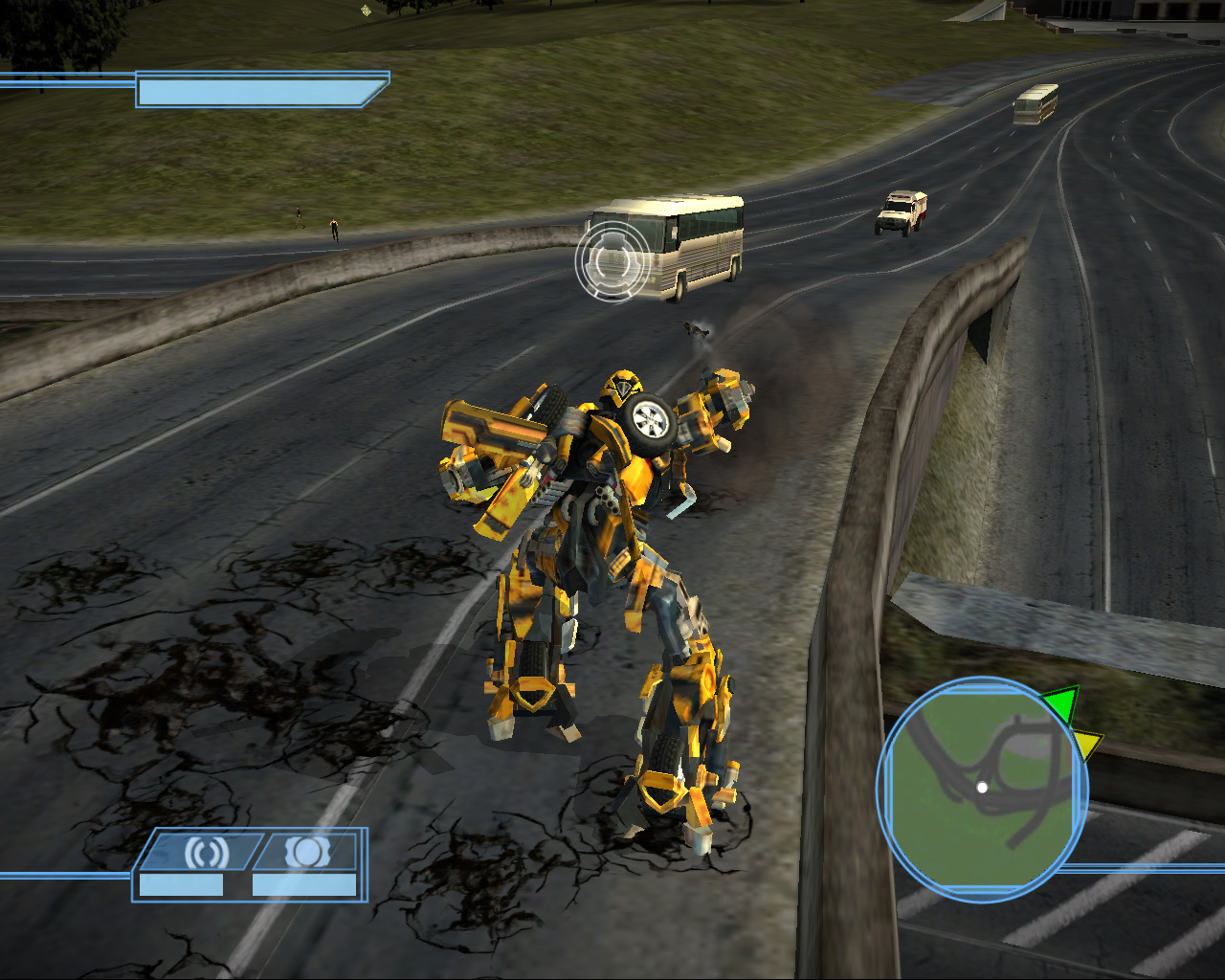This screenshot has height=980, width=1225.
Task: Click the white player dot on the minimap
Action: pyautogui.click(x=983, y=788)
